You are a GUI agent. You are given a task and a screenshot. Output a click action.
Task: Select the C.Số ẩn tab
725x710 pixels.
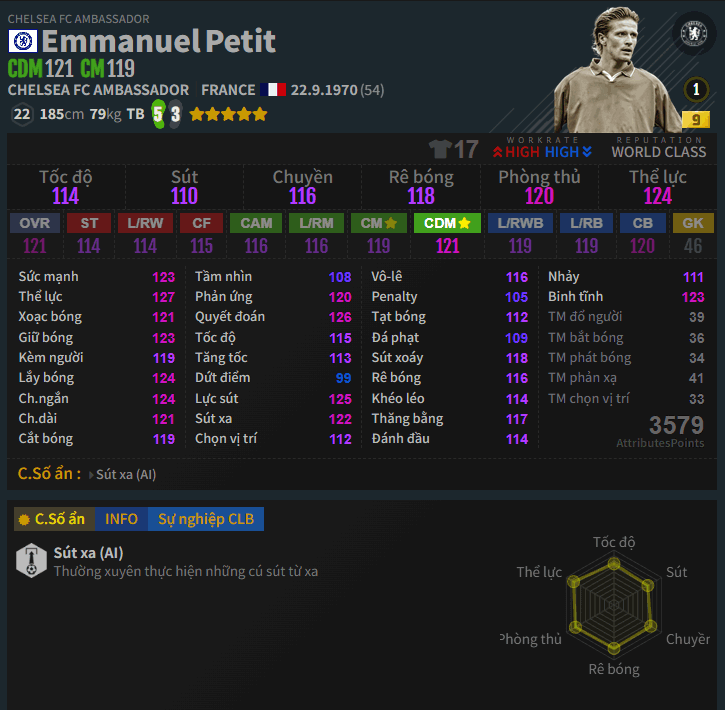coord(55,519)
